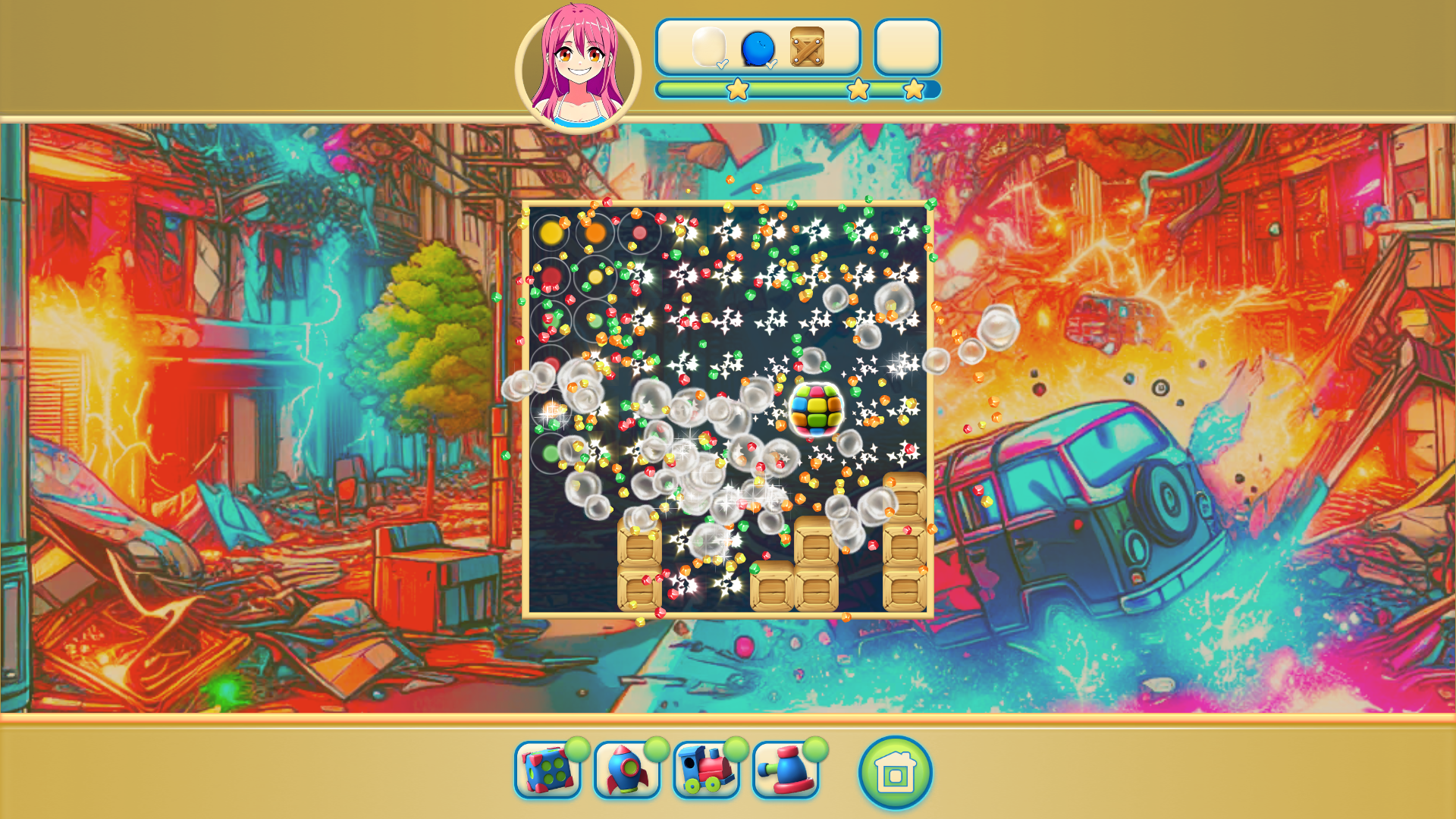Viewport: 1456px width, 819px height.
Task: Select the first star on the progress bar
Action: (x=736, y=89)
